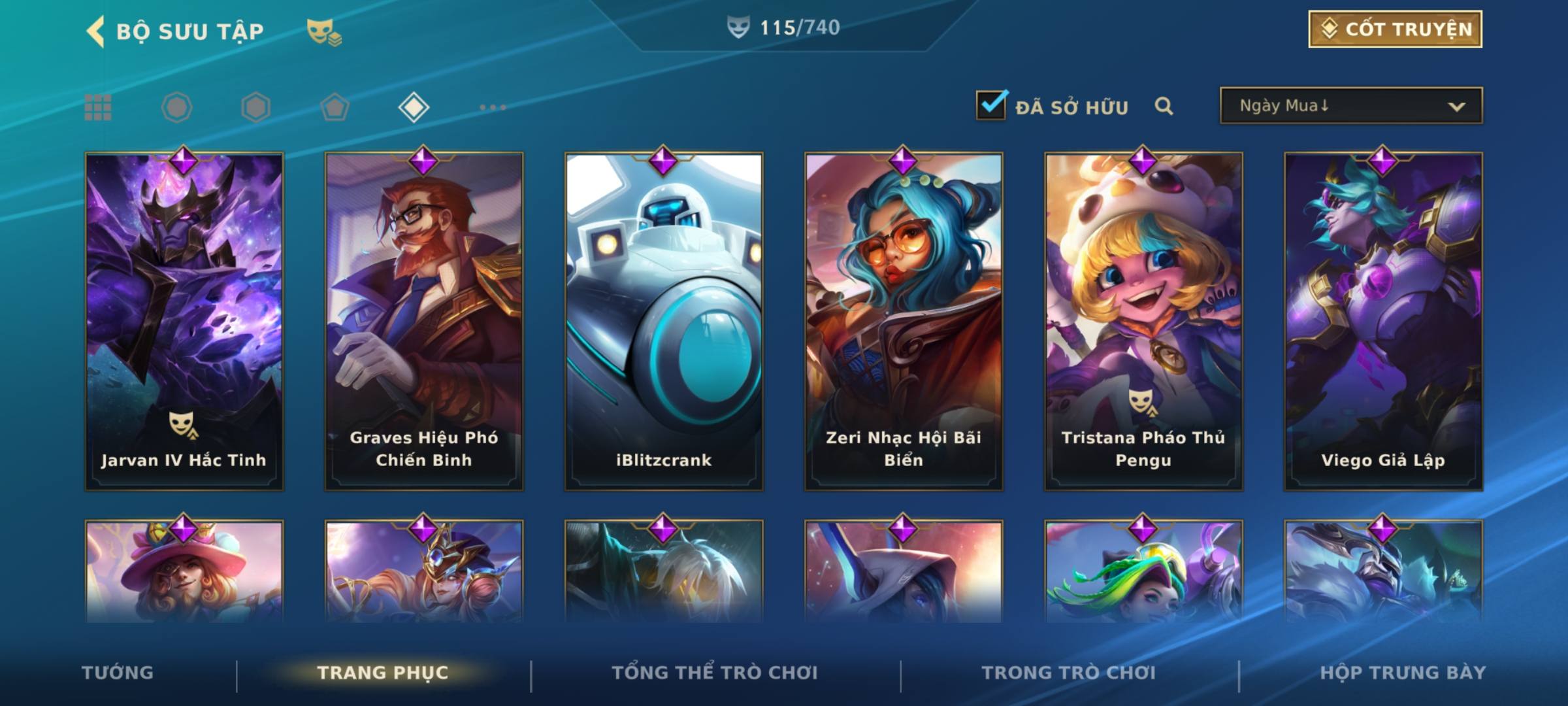
Task: Go to the Hộp Trưng Bày tab
Action: 1403,673
